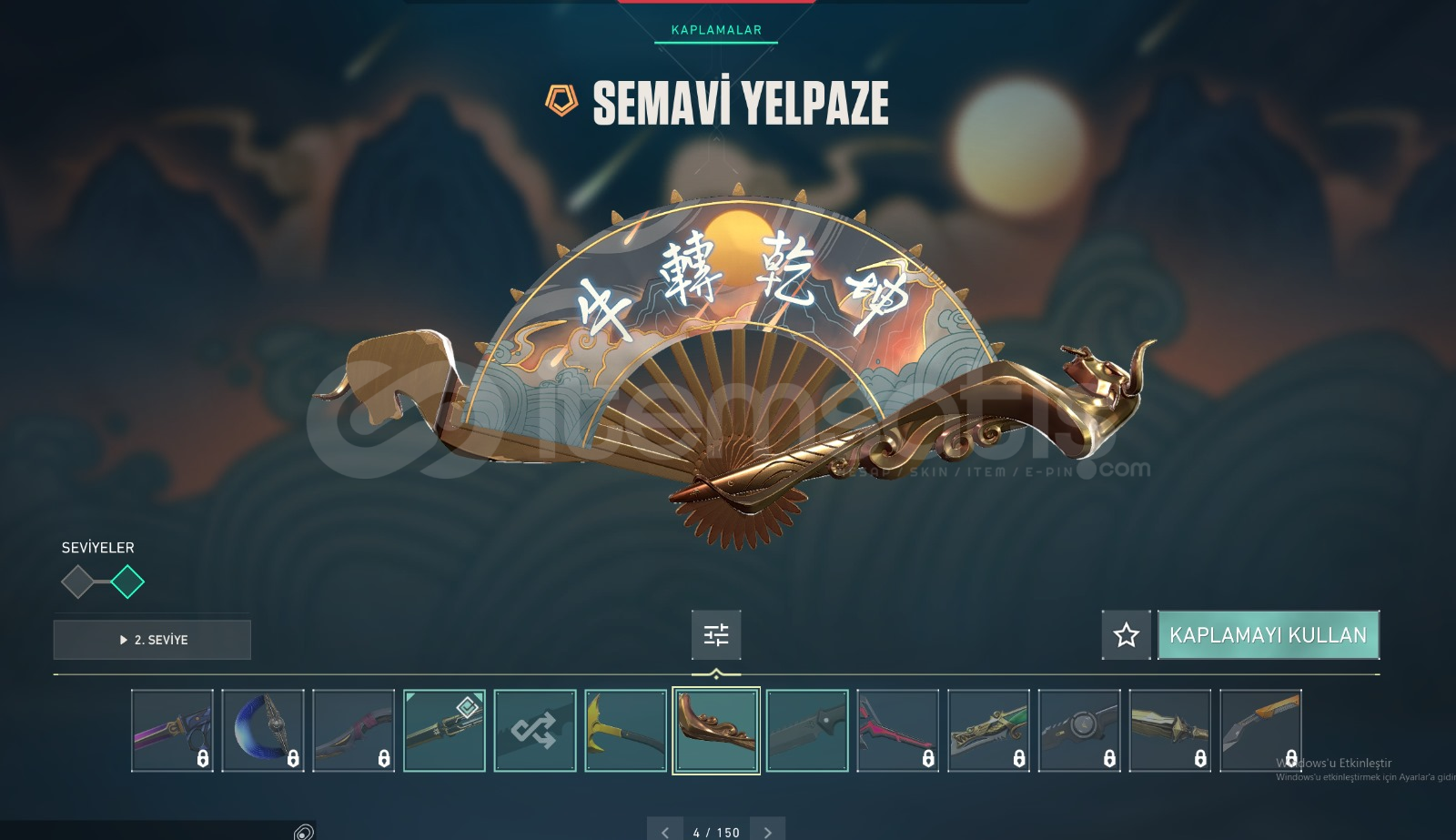Select the locked pink-red blade thumbnail
Screen dimensions: 1456x840
pyautogui.click(x=897, y=731)
